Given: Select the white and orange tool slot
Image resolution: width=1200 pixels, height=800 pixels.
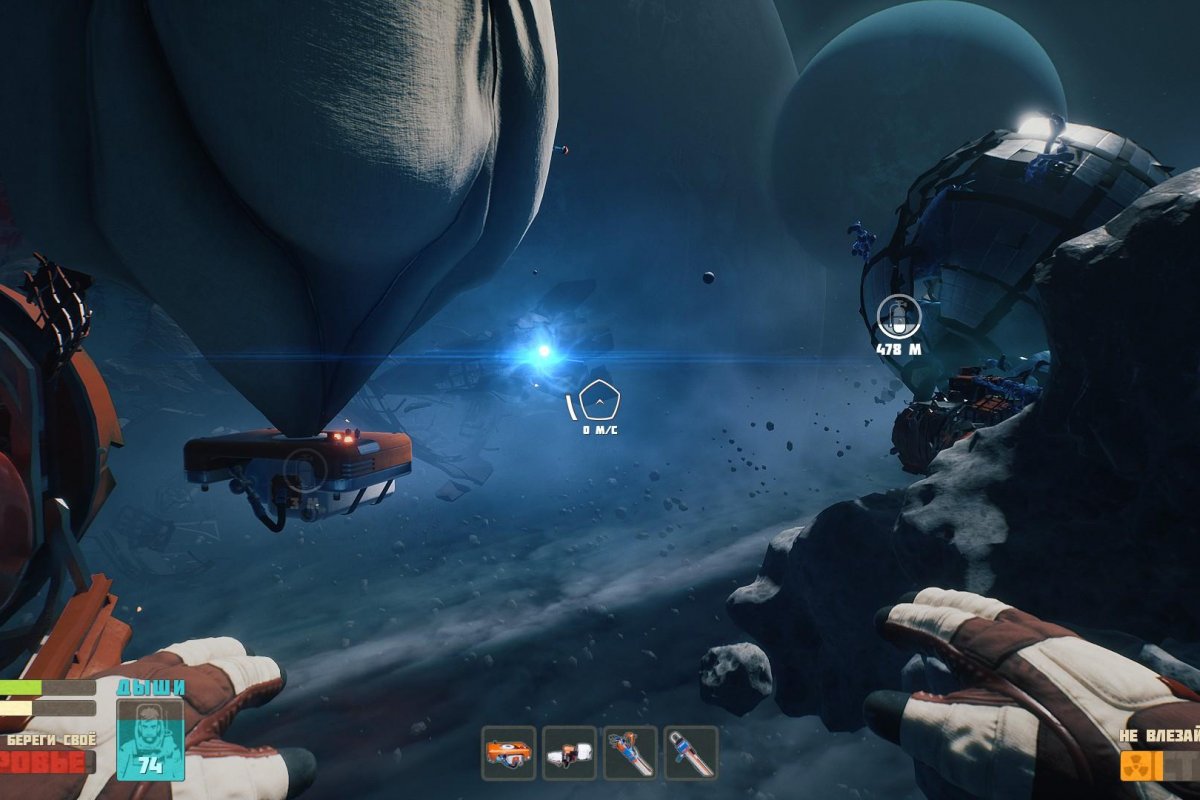Looking at the screenshot, I should click(x=569, y=753).
